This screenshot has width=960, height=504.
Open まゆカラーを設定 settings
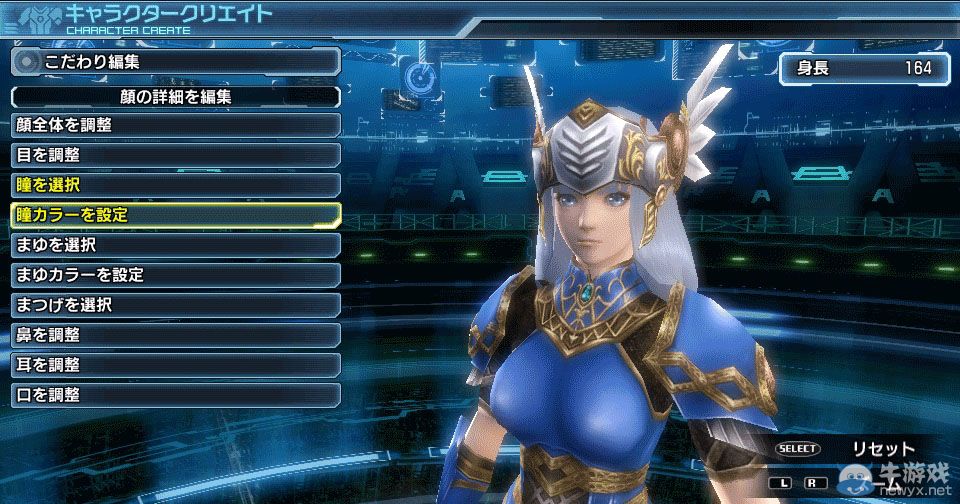(175, 274)
